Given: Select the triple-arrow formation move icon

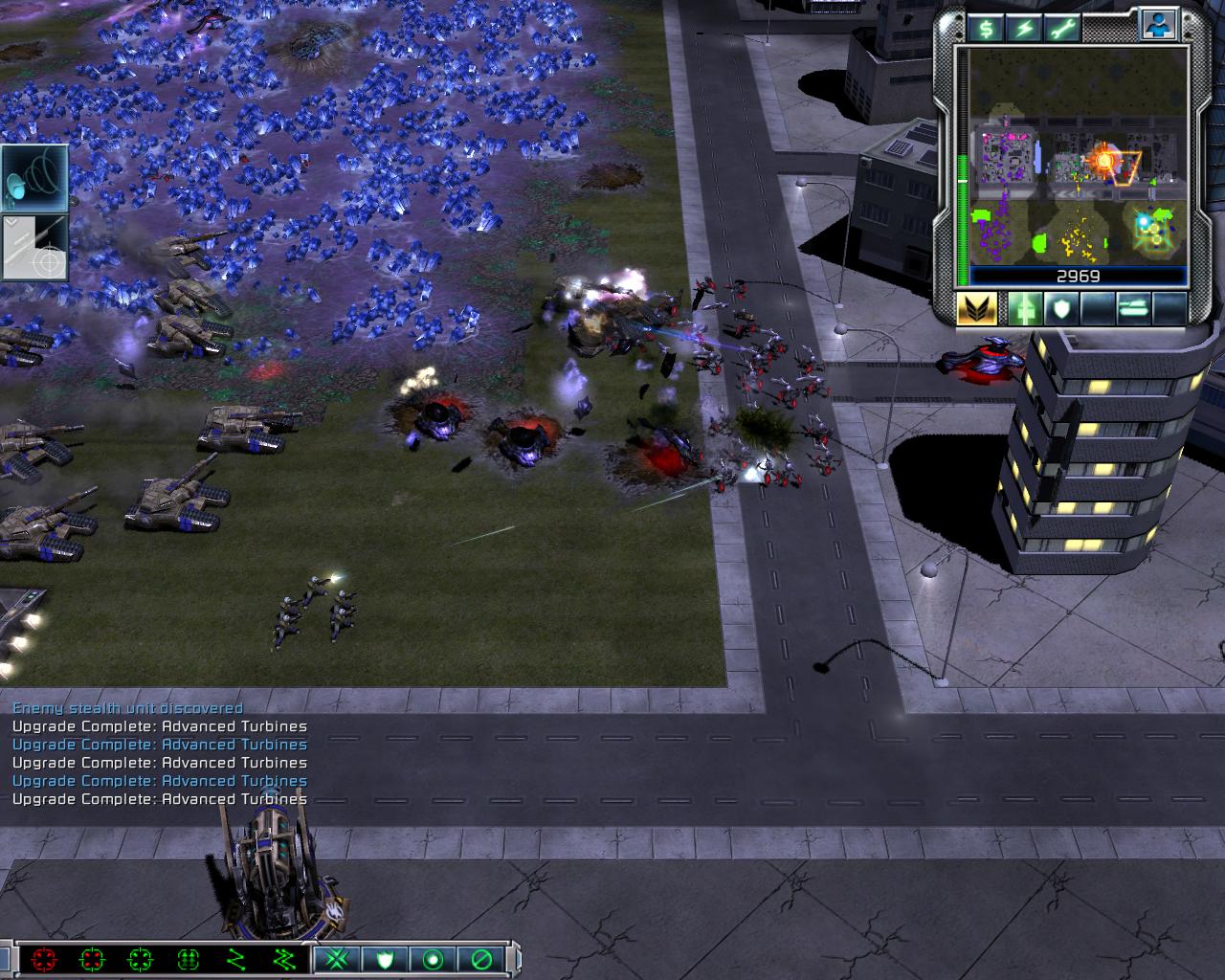Looking at the screenshot, I should coord(188,958).
